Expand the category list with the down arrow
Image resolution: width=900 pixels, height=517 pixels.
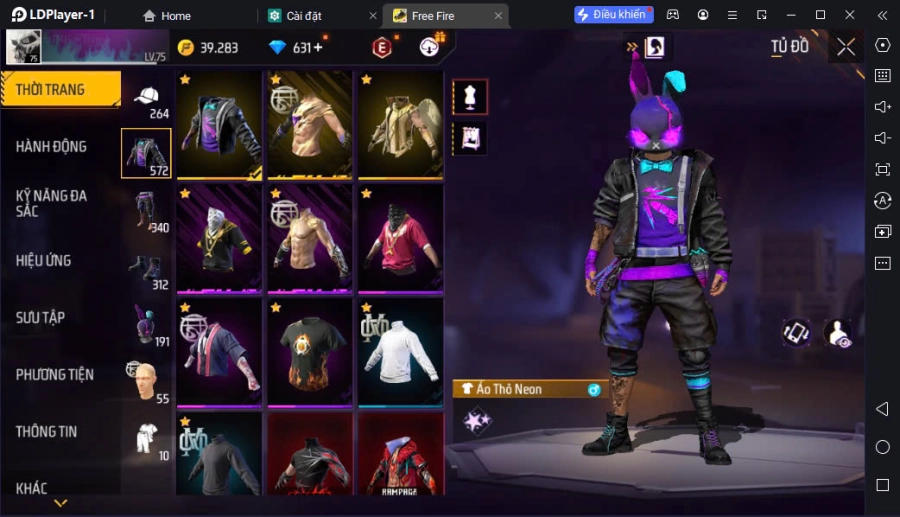click(x=61, y=503)
